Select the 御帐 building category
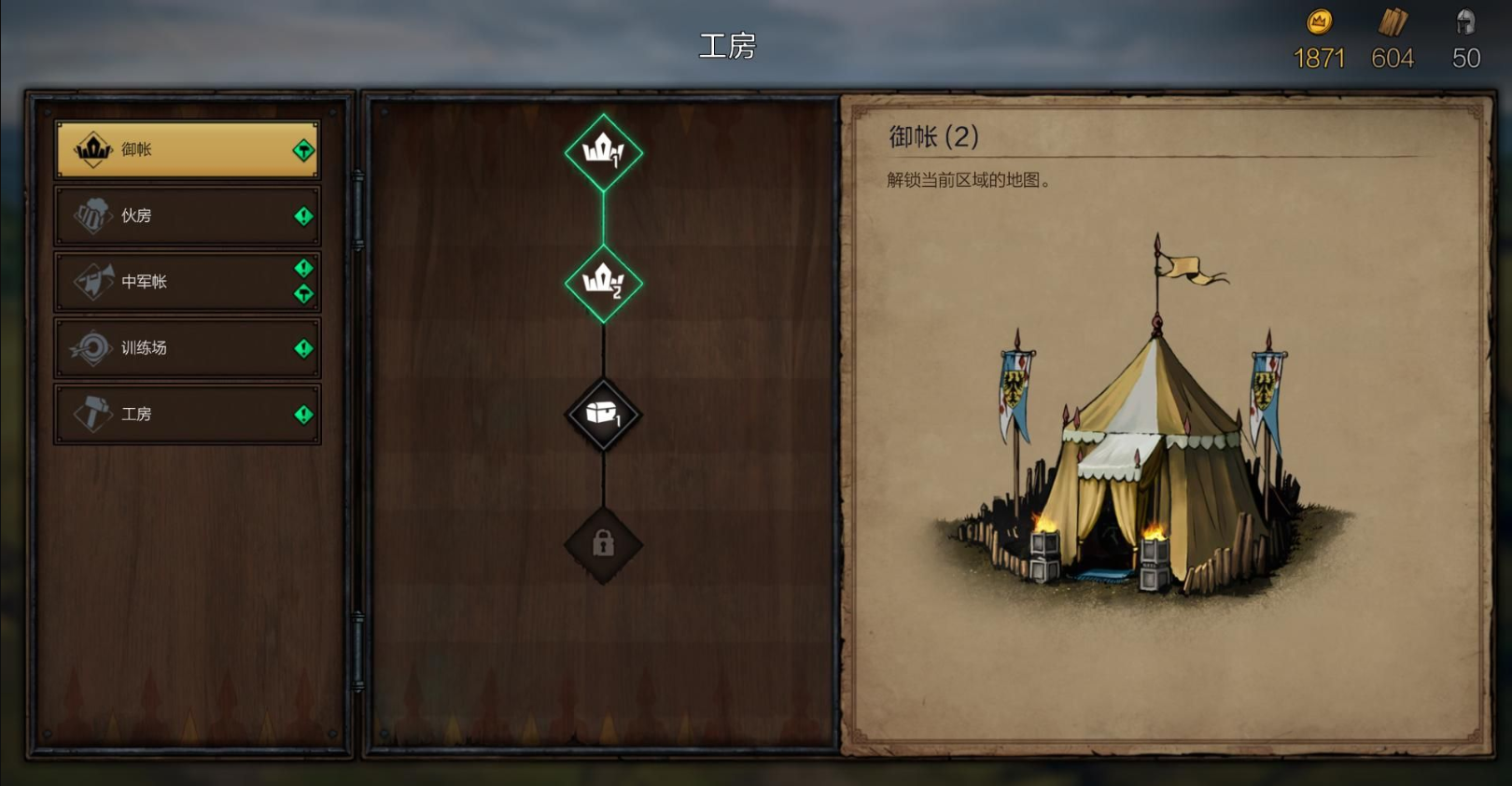The width and height of the screenshot is (1512, 786). (187, 149)
